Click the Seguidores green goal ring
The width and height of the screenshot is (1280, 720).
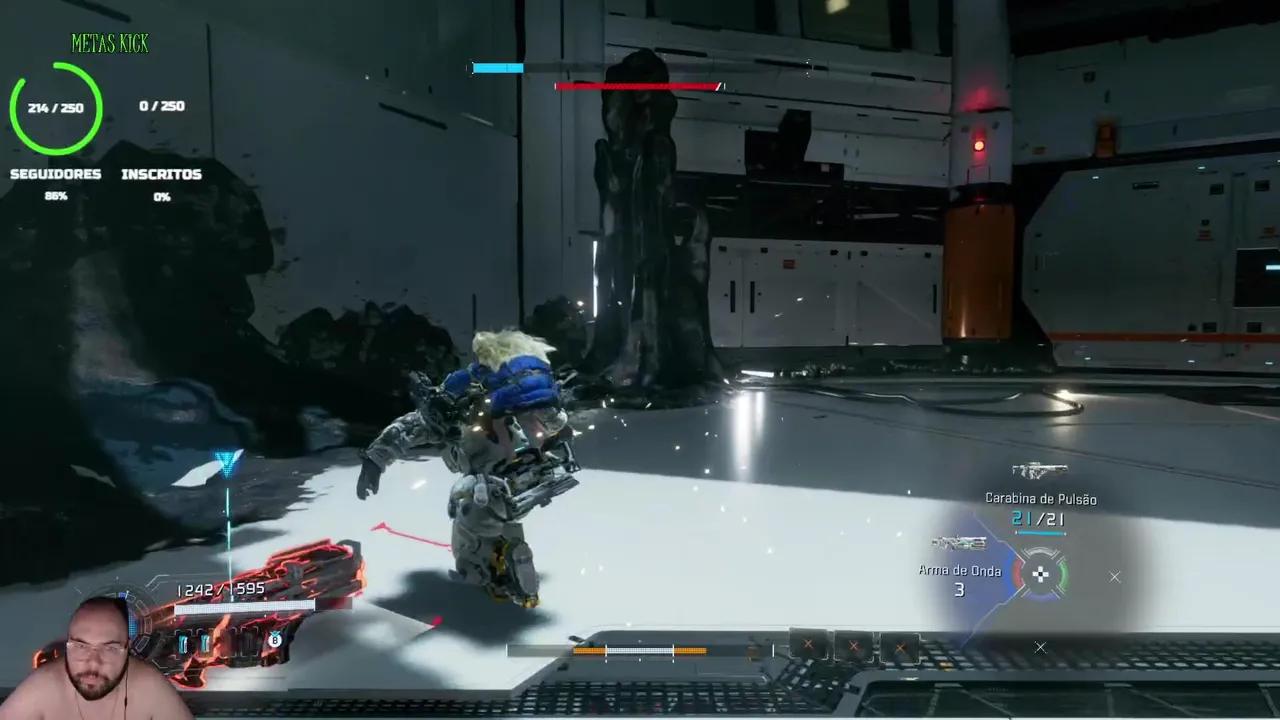click(56, 108)
